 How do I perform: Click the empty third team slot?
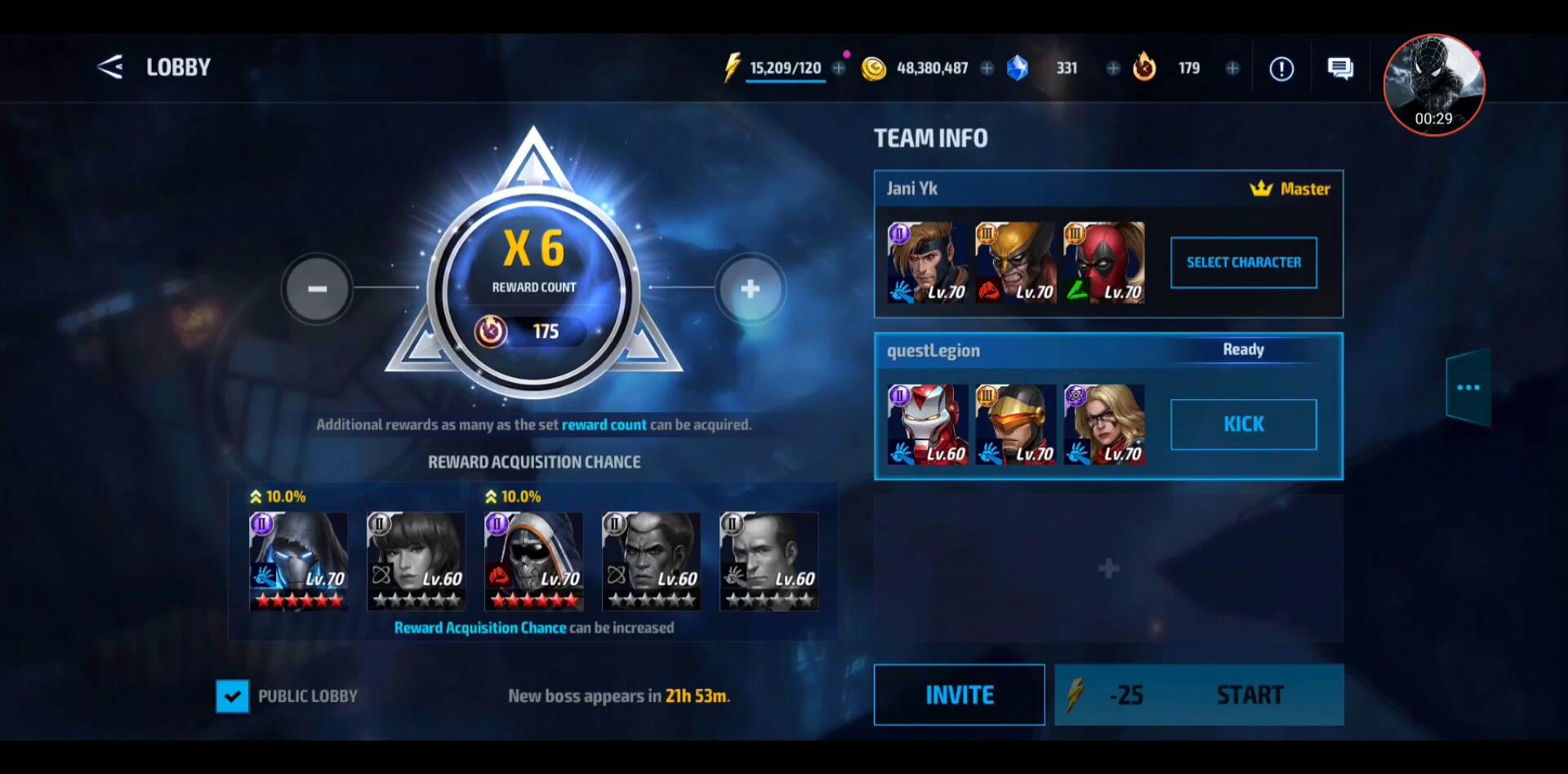[x=1108, y=568]
